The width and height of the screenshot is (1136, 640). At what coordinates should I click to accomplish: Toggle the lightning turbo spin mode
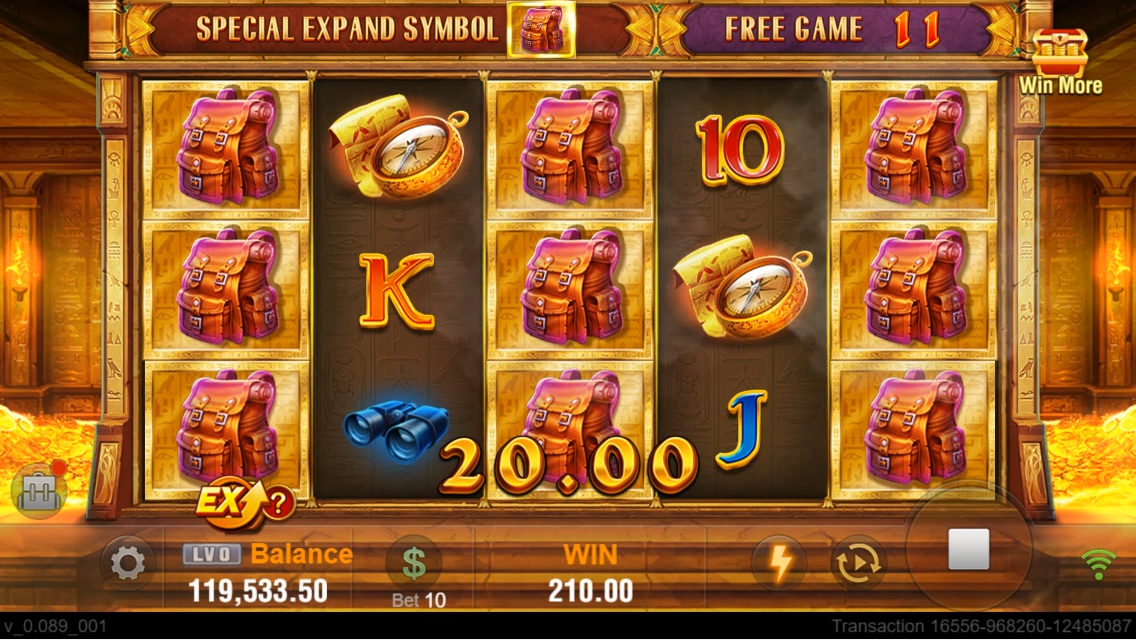tap(780, 563)
